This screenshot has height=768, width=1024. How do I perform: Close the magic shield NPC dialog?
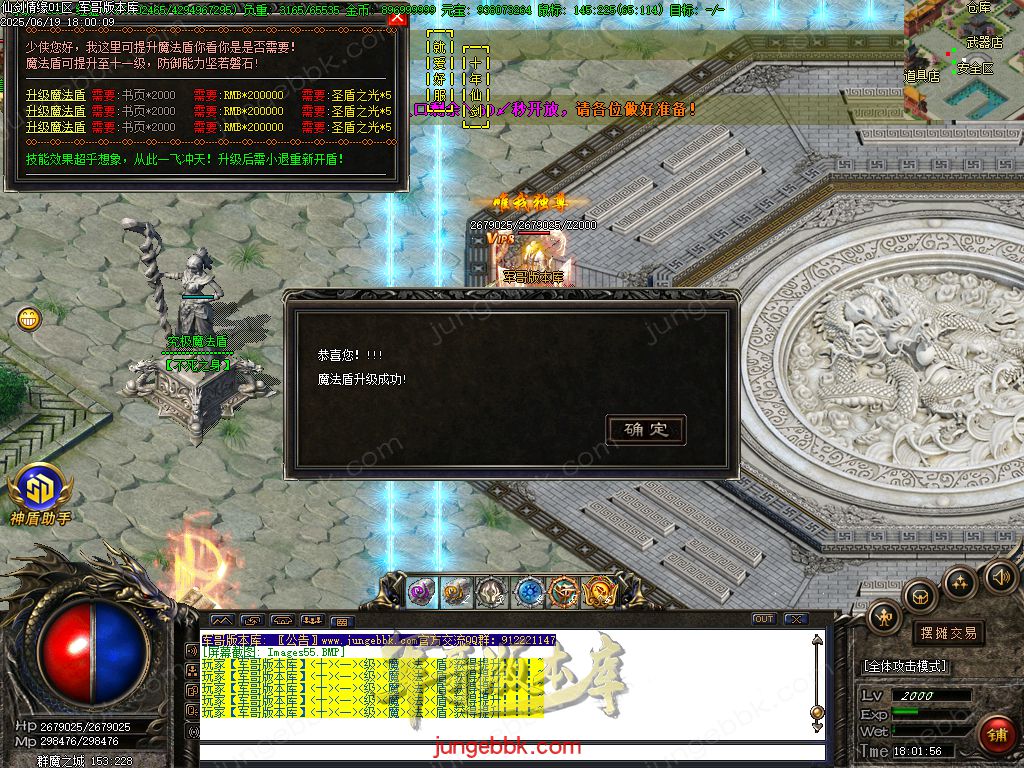click(x=397, y=17)
